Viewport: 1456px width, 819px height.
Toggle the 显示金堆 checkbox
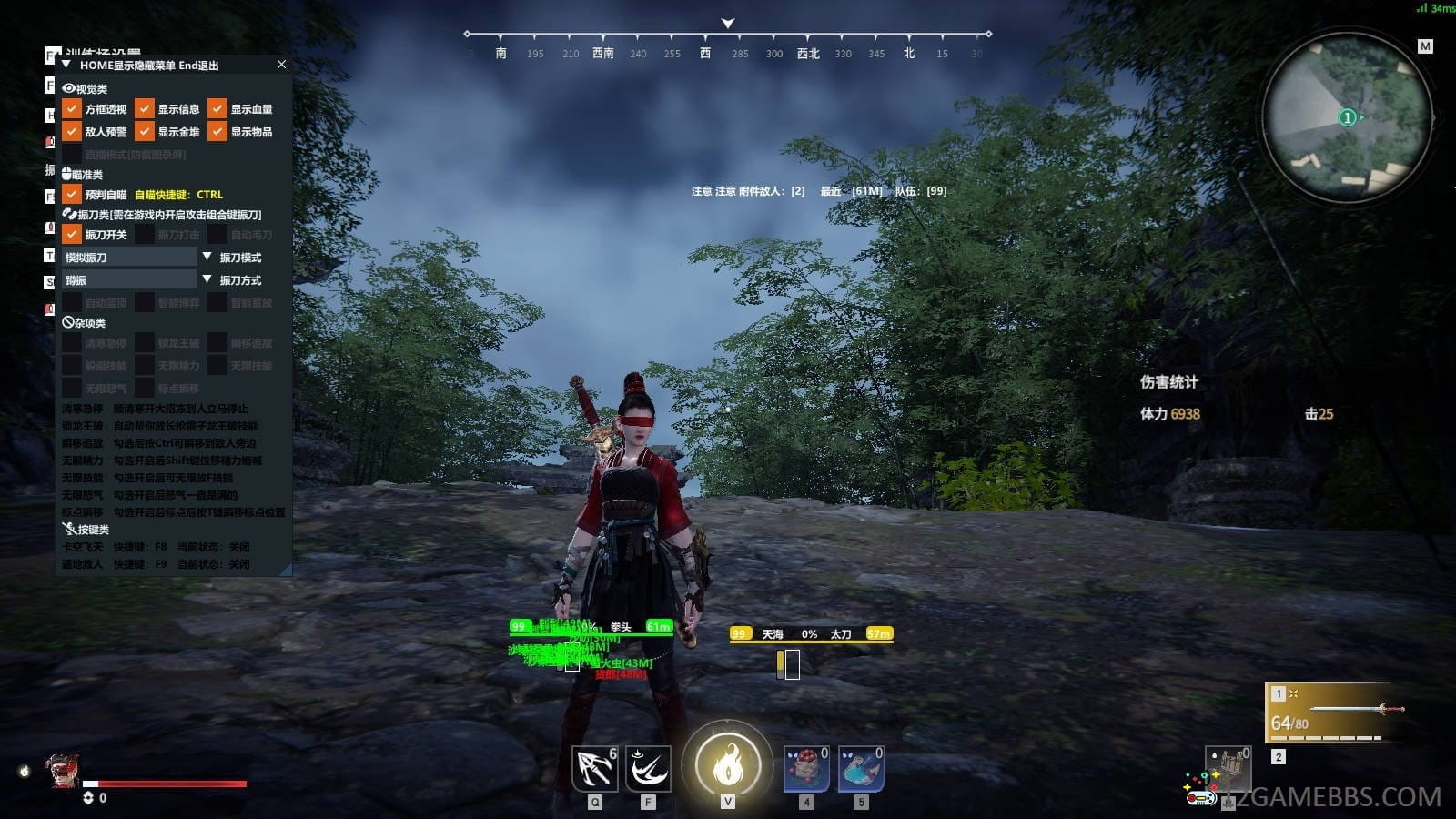click(145, 132)
